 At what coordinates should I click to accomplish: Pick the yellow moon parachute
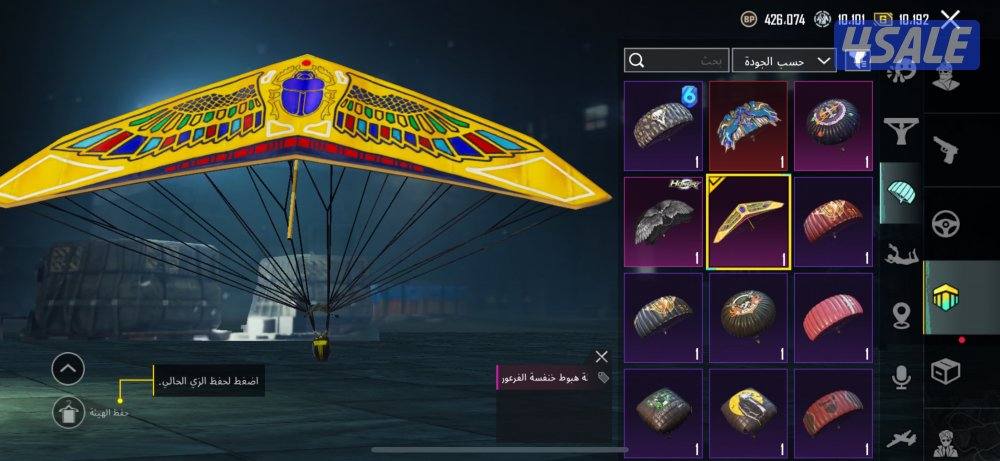point(748,412)
